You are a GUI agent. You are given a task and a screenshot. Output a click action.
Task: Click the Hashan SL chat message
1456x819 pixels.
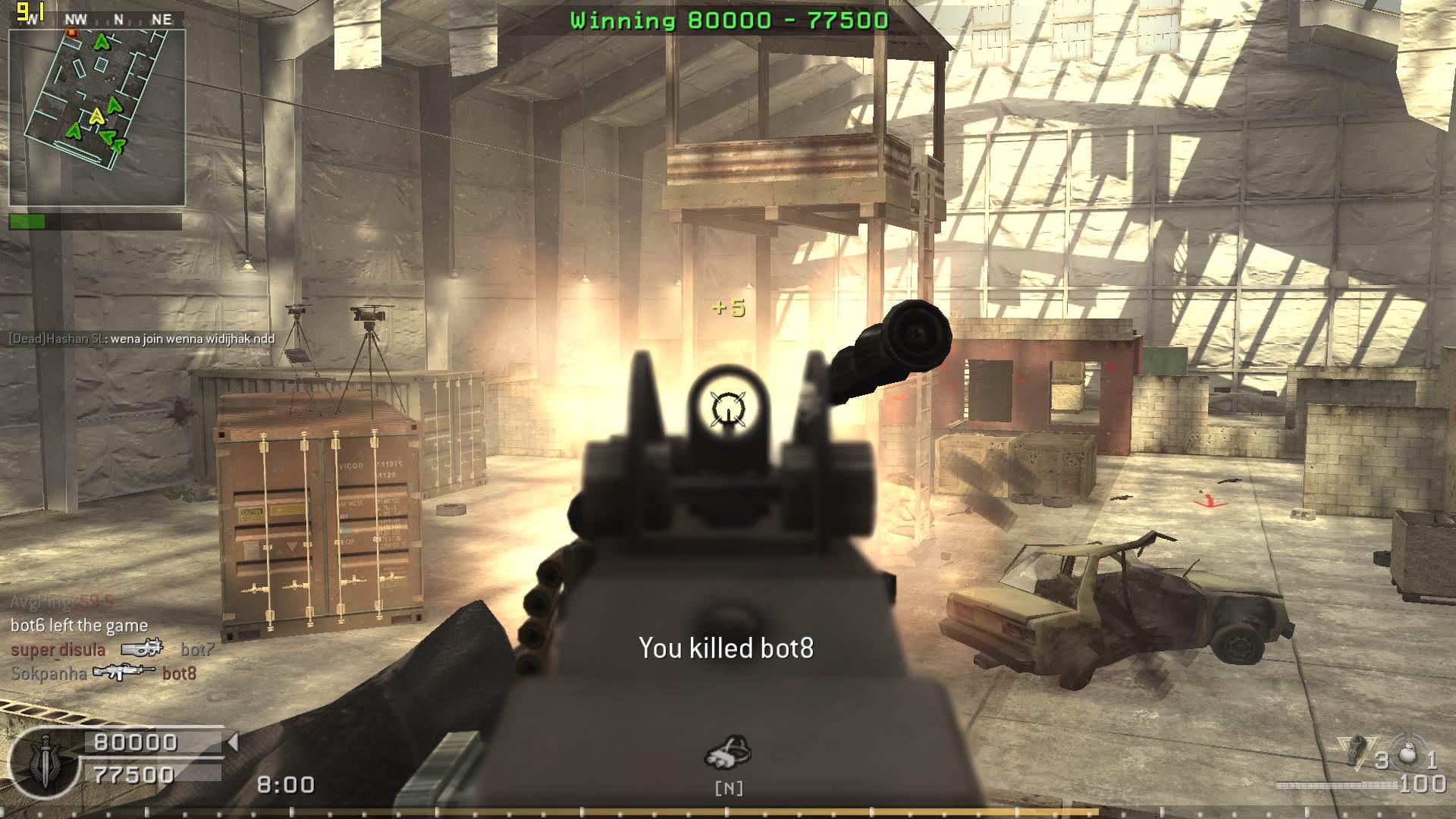[x=142, y=339]
